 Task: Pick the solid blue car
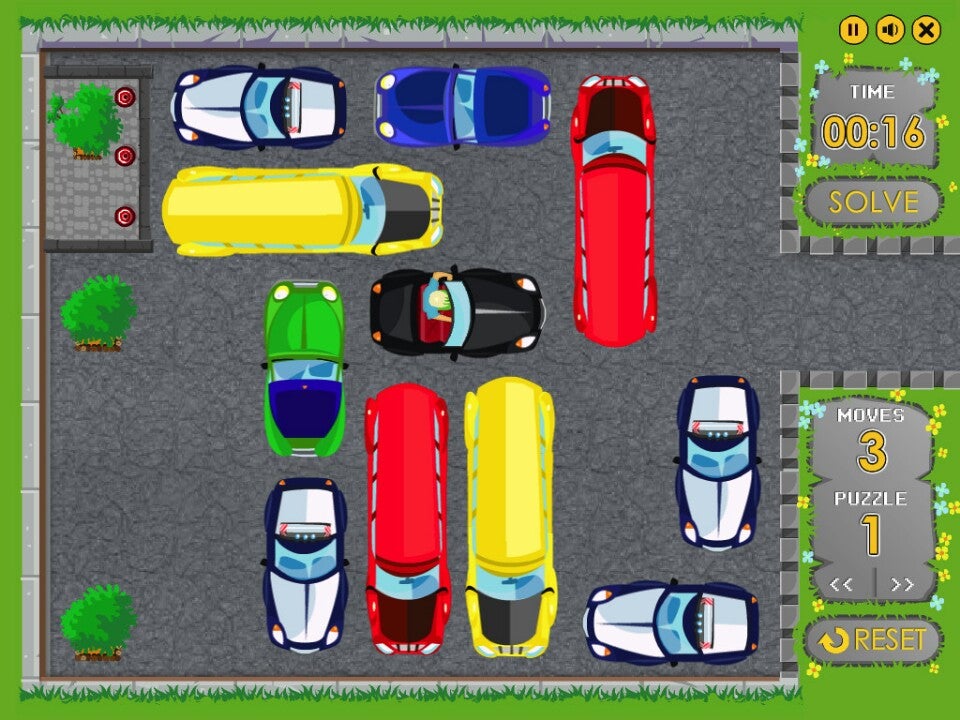click(x=463, y=105)
